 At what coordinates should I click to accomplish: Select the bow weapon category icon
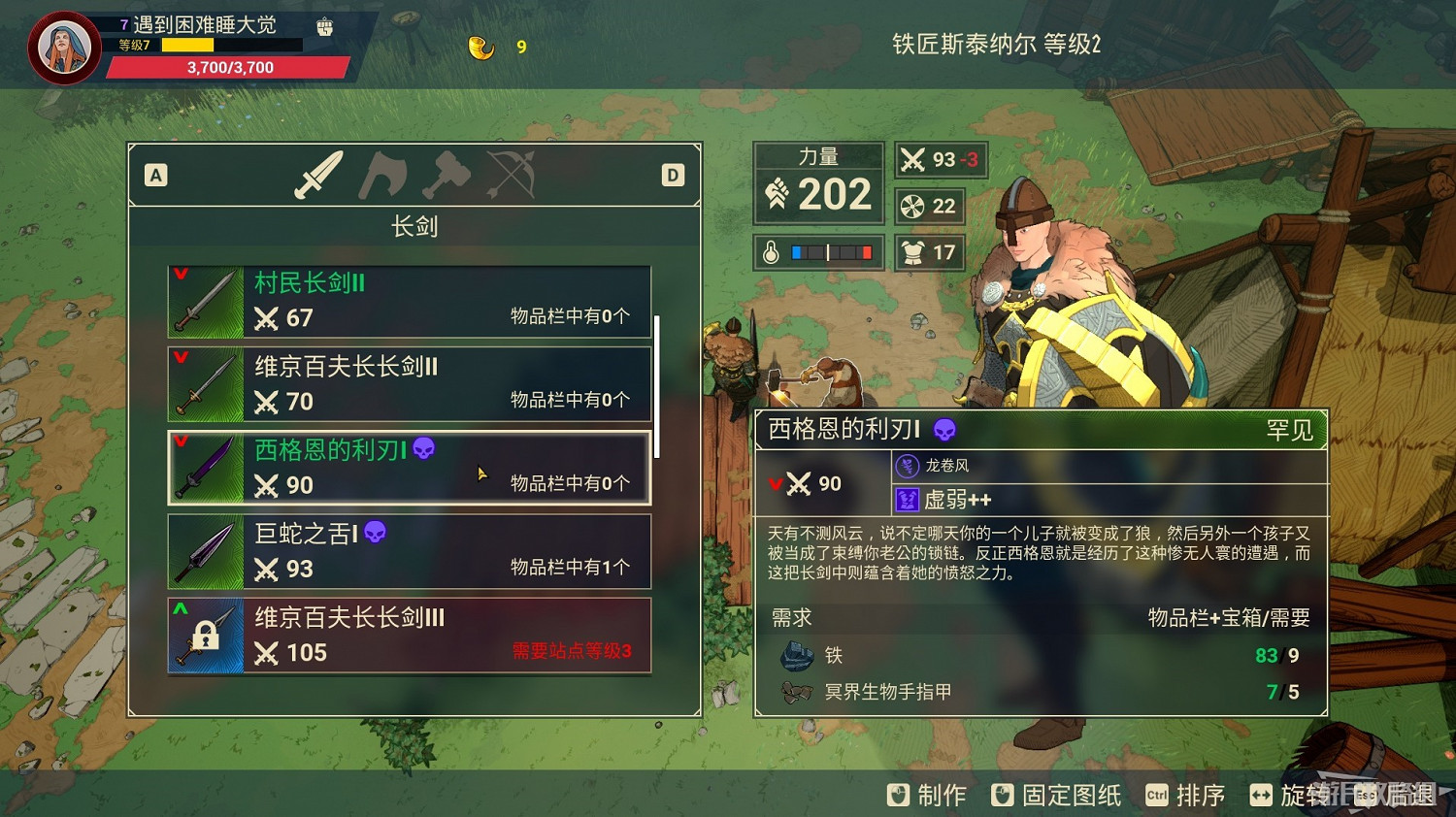[513, 177]
